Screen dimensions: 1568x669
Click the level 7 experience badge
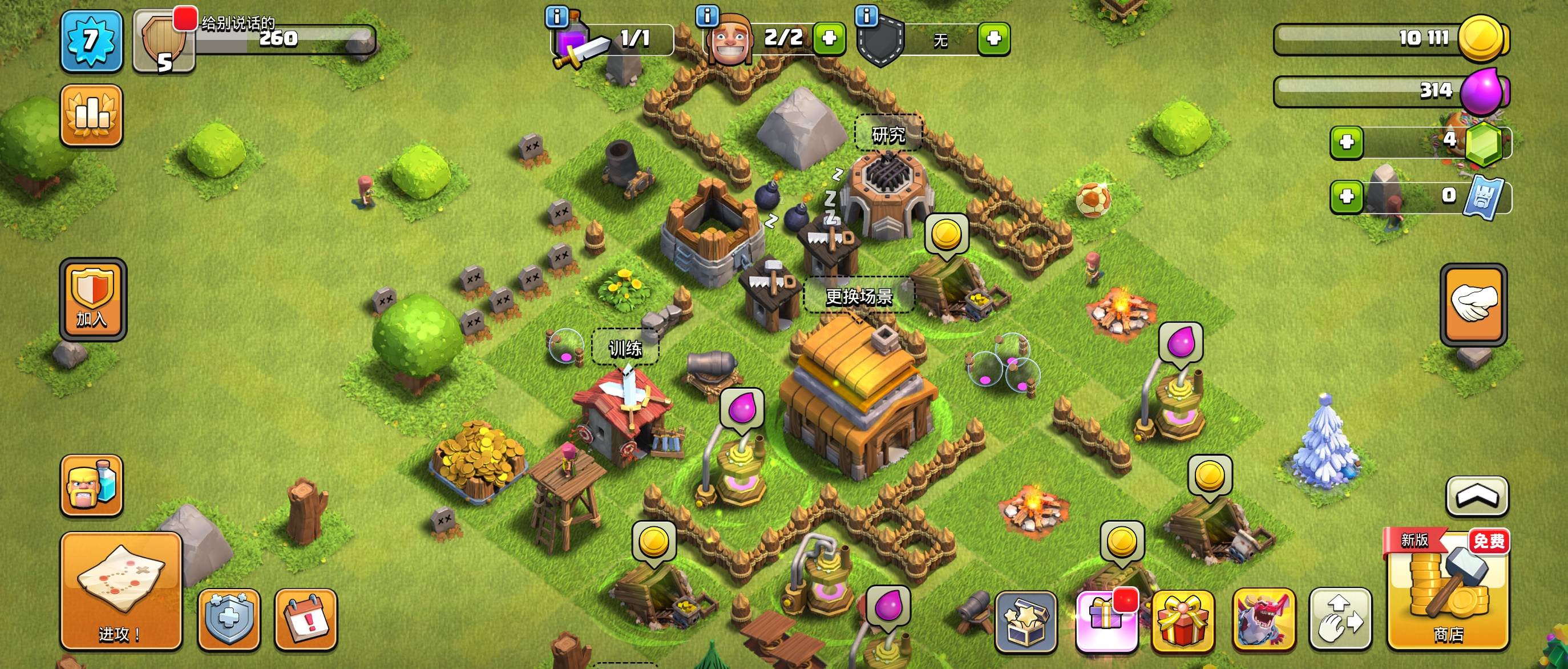91,41
